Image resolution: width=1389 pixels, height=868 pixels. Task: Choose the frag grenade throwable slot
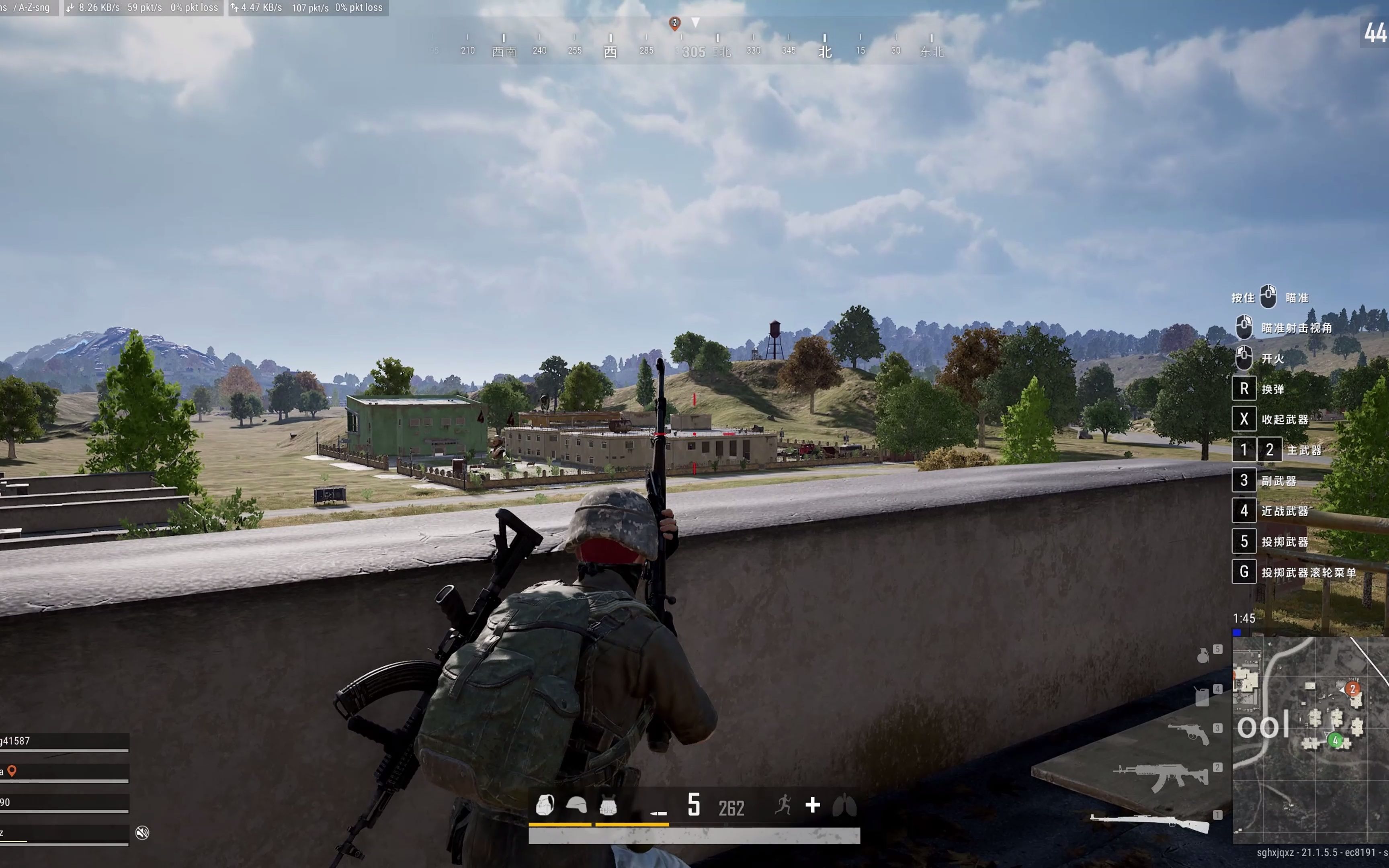(x=1203, y=655)
